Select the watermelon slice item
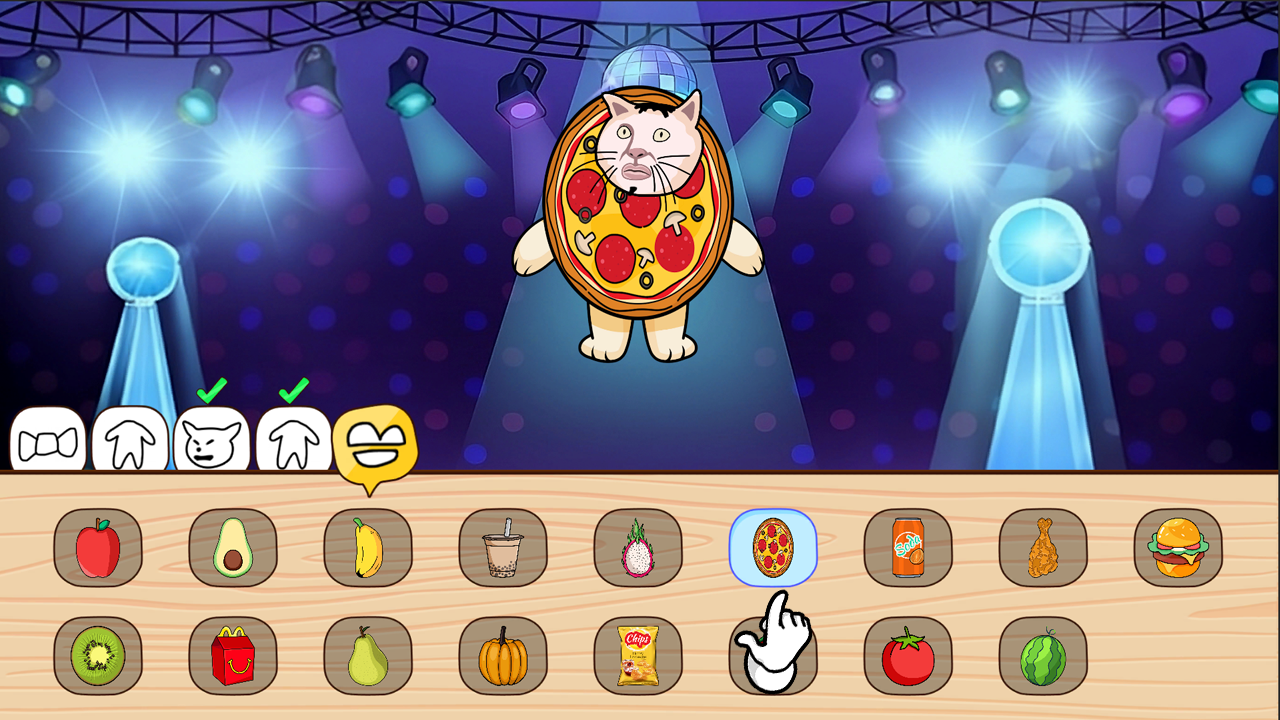1280x720 pixels. pyautogui.click(x=1045, y=656)
